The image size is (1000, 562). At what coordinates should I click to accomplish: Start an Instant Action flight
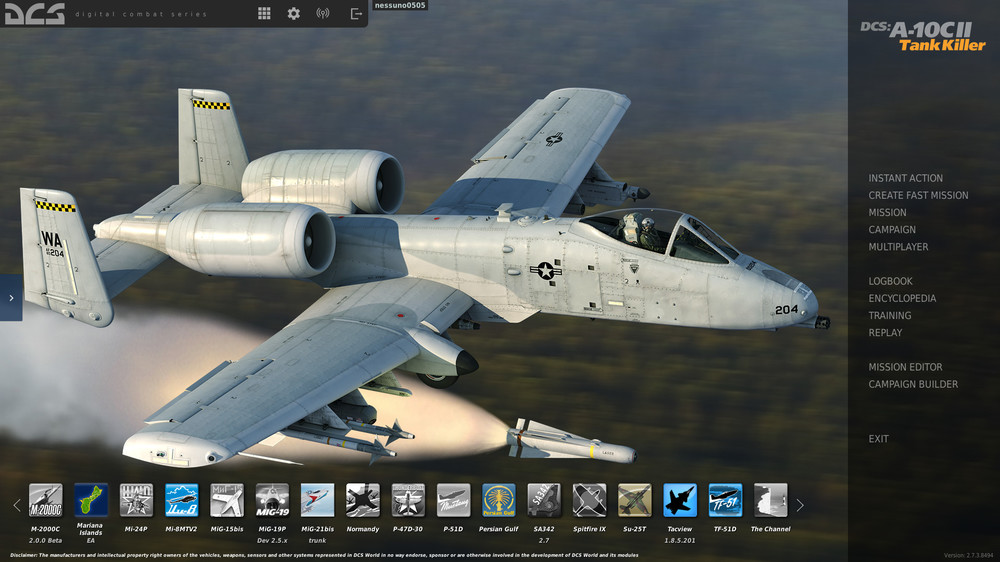[905, 178]
